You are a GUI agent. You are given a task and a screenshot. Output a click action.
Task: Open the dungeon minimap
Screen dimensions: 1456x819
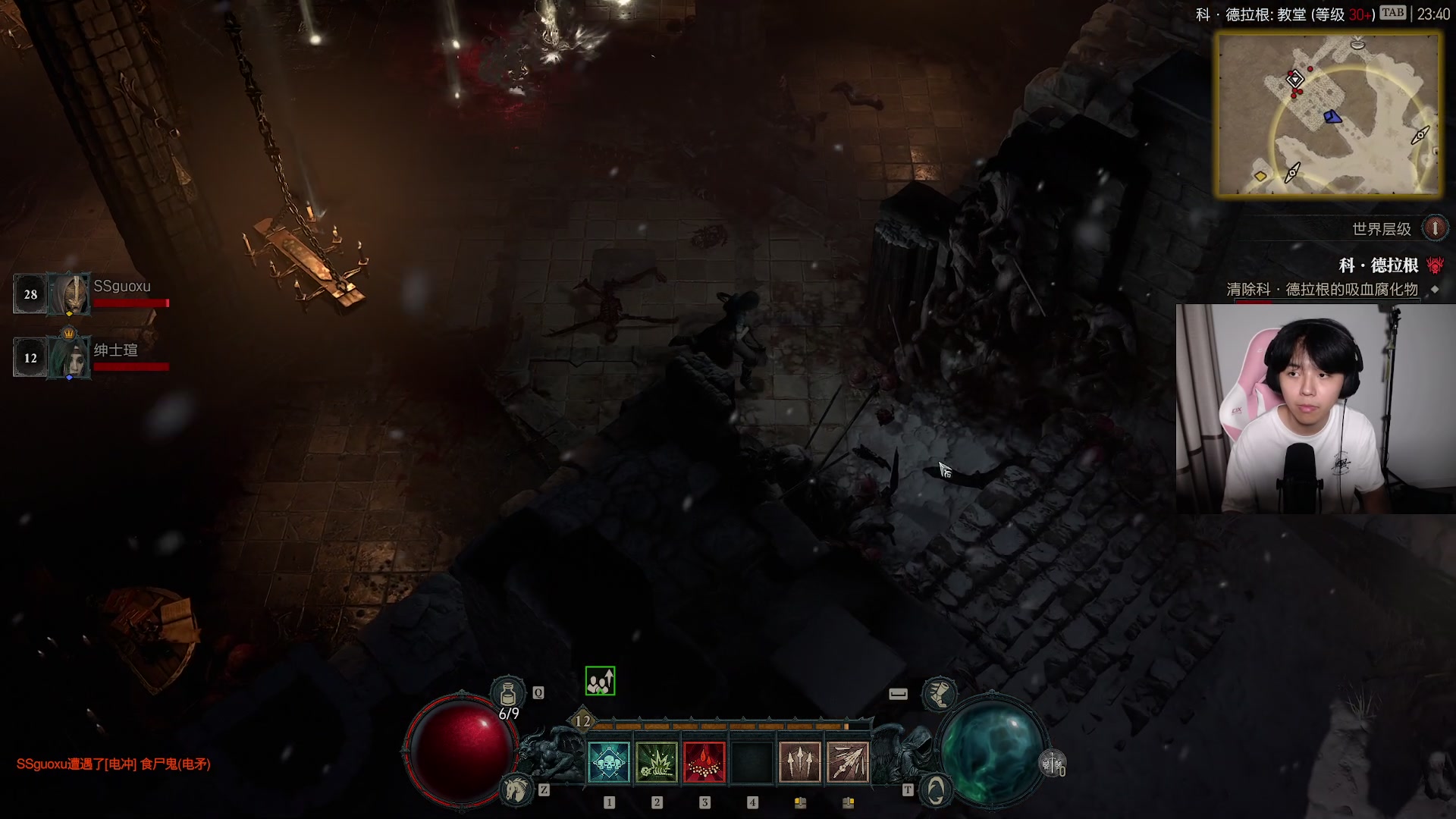coord(1329,114)
